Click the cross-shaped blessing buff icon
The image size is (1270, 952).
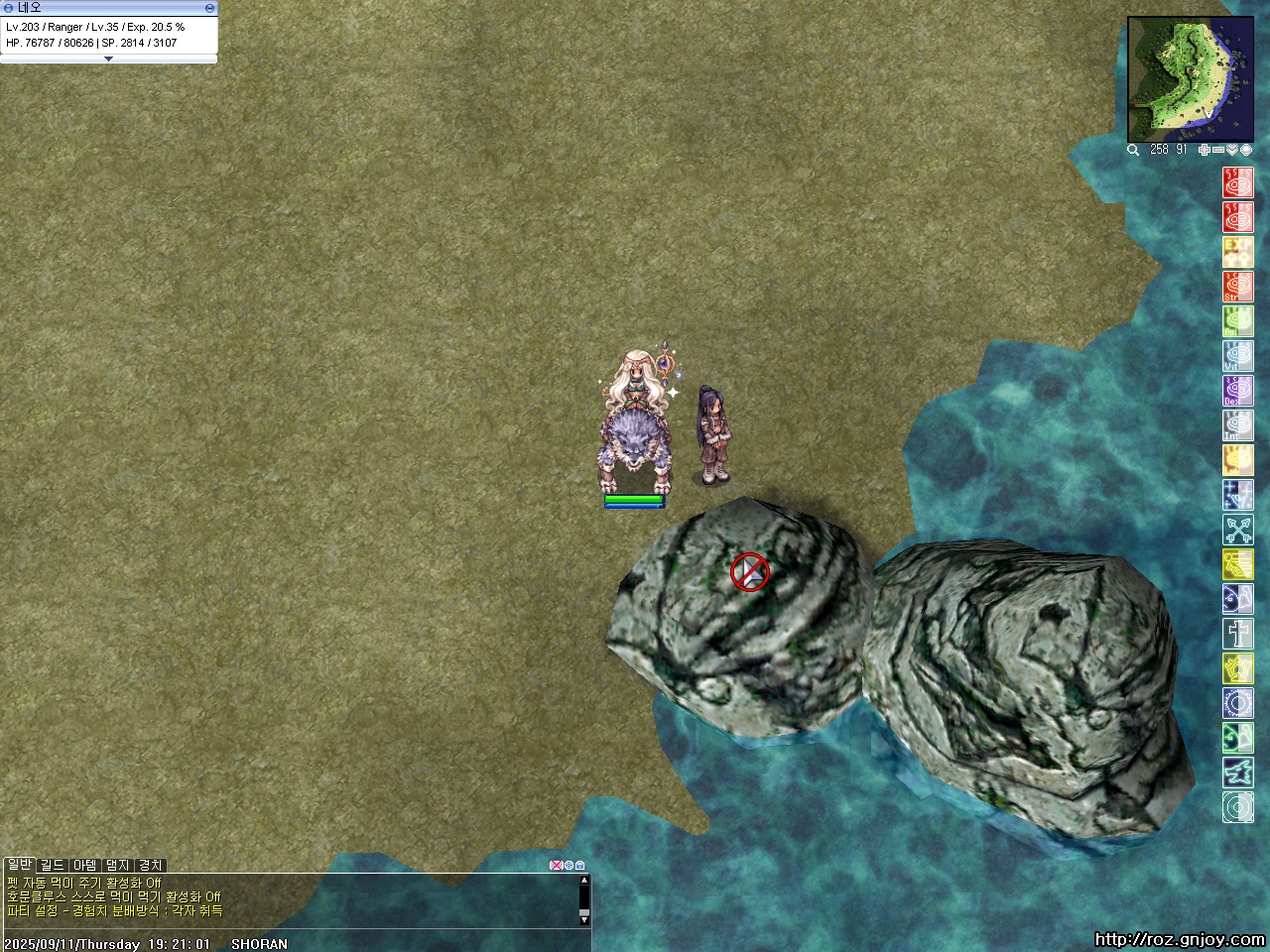pyautogui.click(x=1237, y=634)
